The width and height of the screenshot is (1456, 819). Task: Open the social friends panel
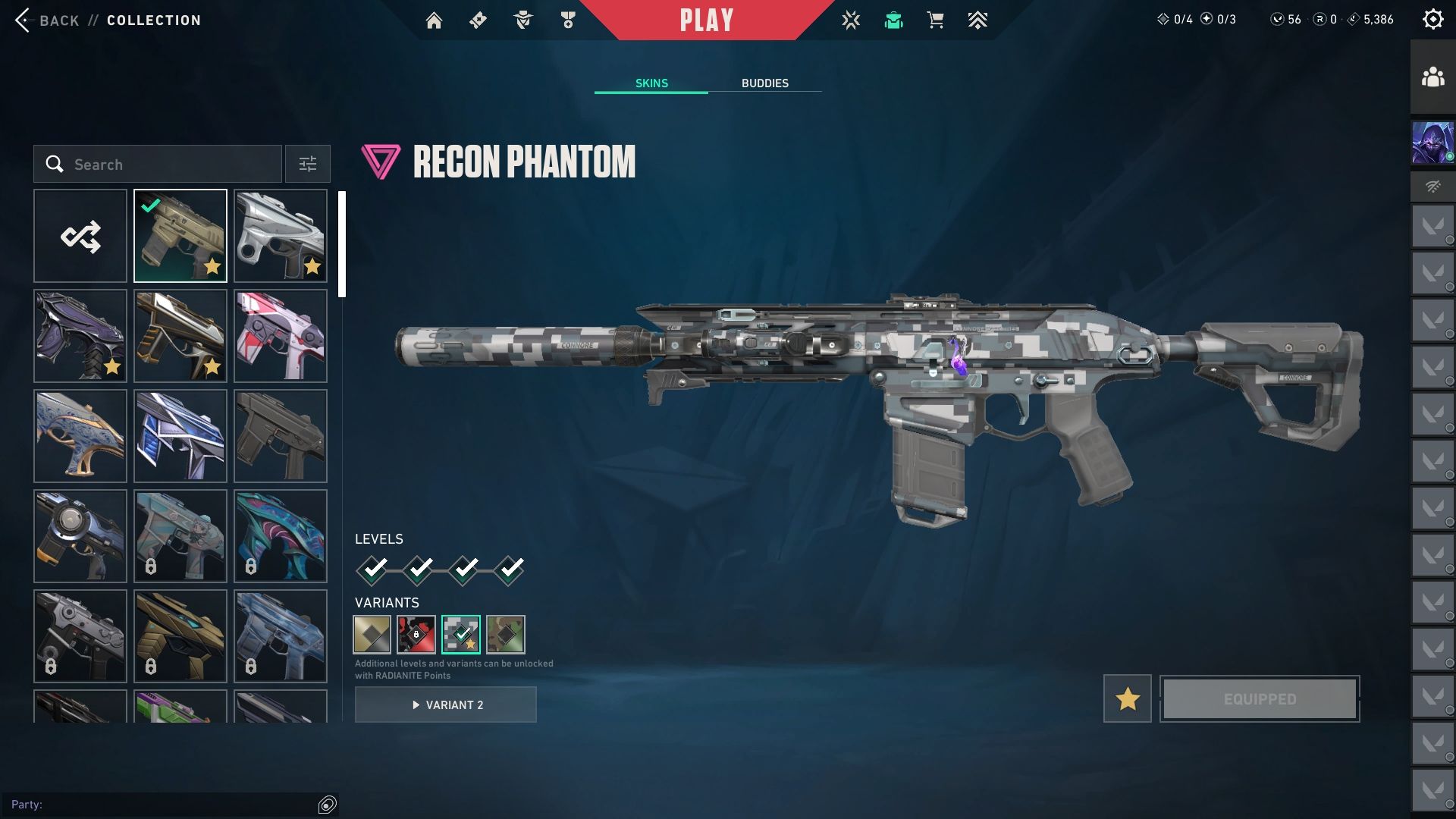click(x=1432, y=77)
